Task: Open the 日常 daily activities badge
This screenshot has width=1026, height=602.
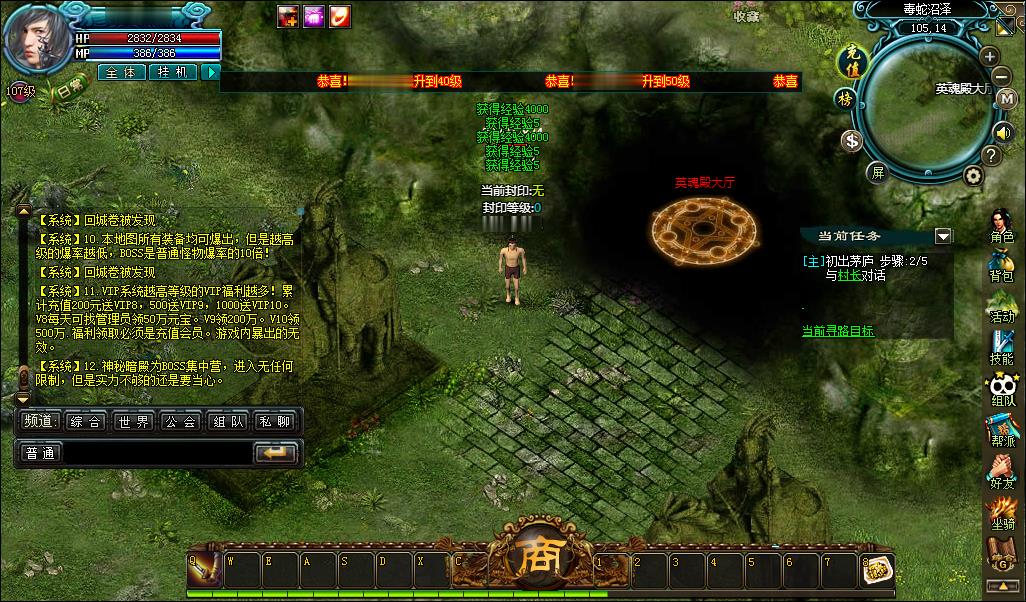Action: (70, 89)
